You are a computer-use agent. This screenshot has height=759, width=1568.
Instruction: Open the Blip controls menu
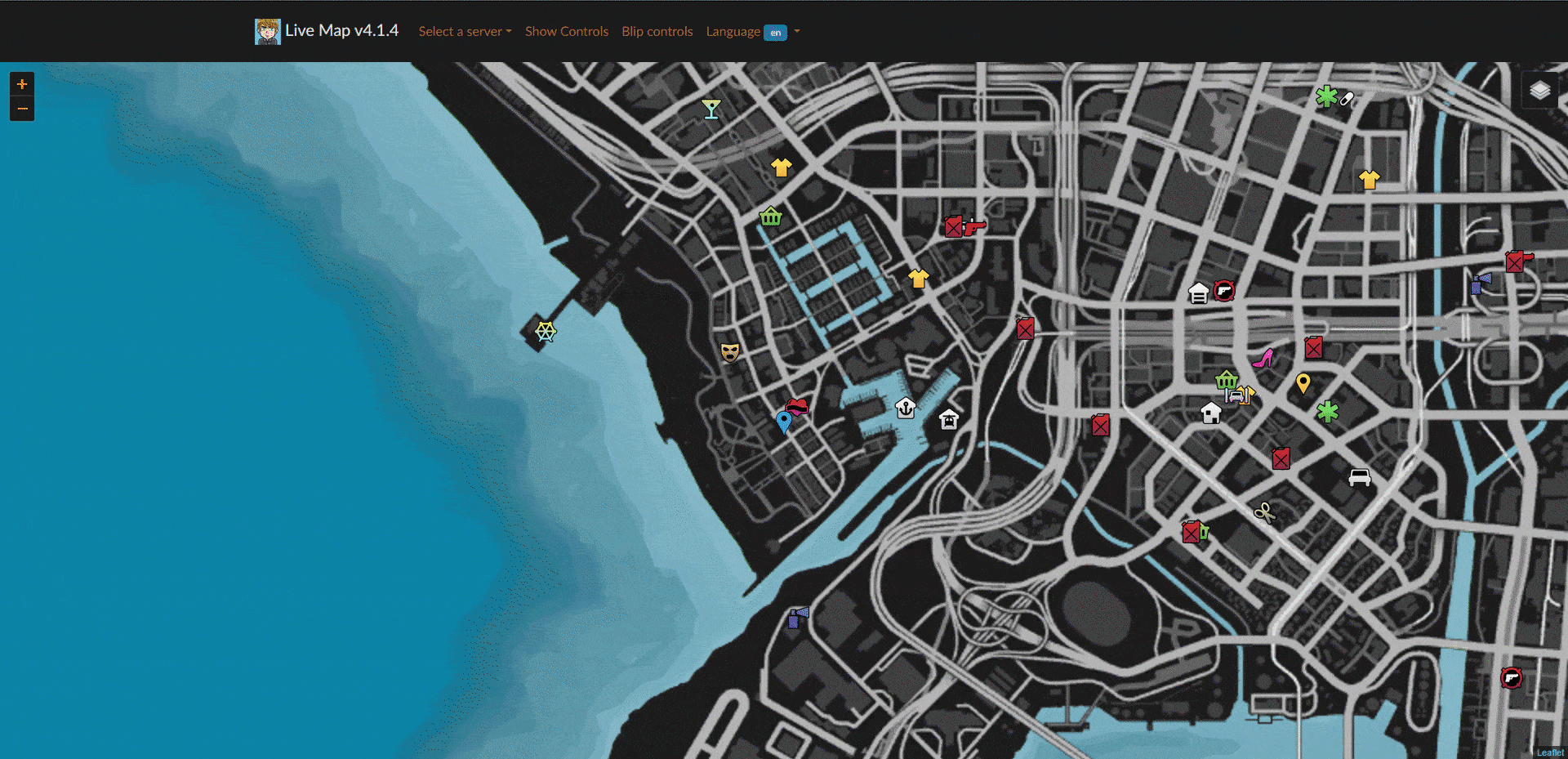657,32
